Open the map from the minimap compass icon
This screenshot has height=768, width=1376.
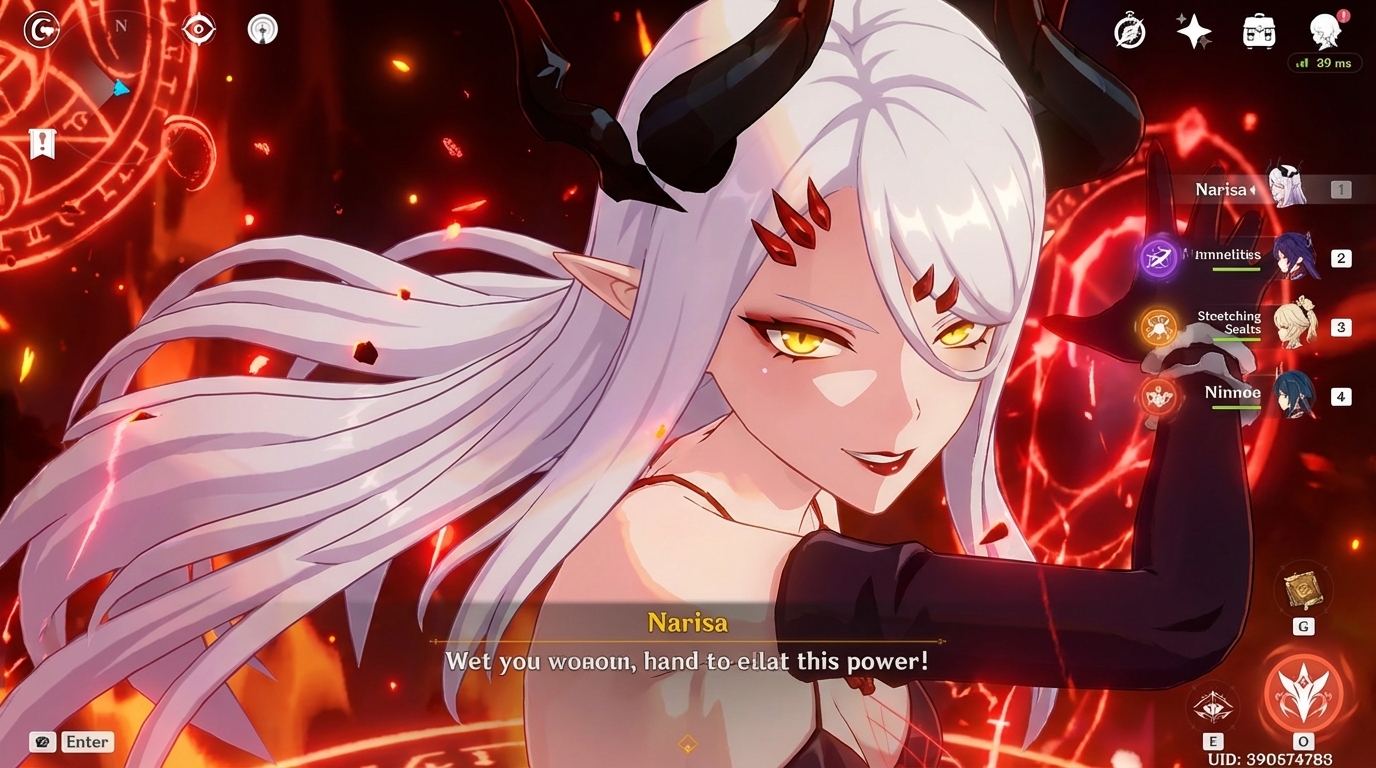[40, 29]
